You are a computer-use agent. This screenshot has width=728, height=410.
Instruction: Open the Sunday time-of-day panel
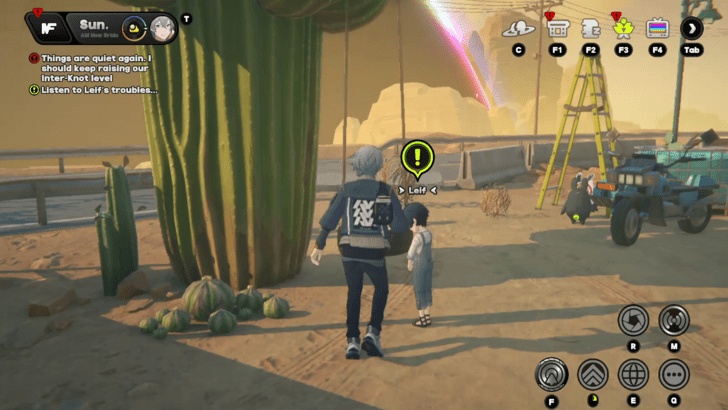tap(100, 27)
